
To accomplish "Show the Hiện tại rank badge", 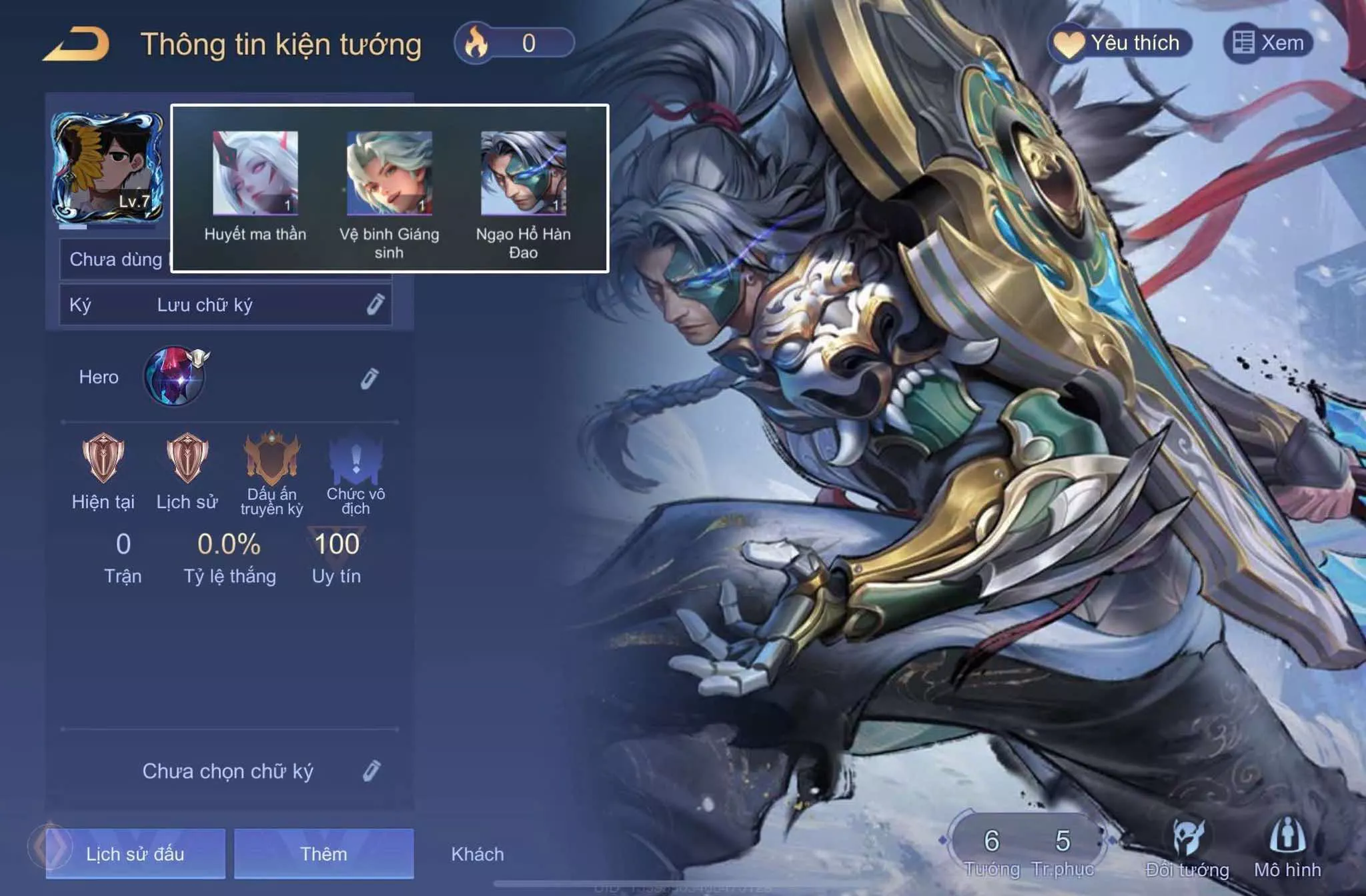I will click(x=103, y=458).
